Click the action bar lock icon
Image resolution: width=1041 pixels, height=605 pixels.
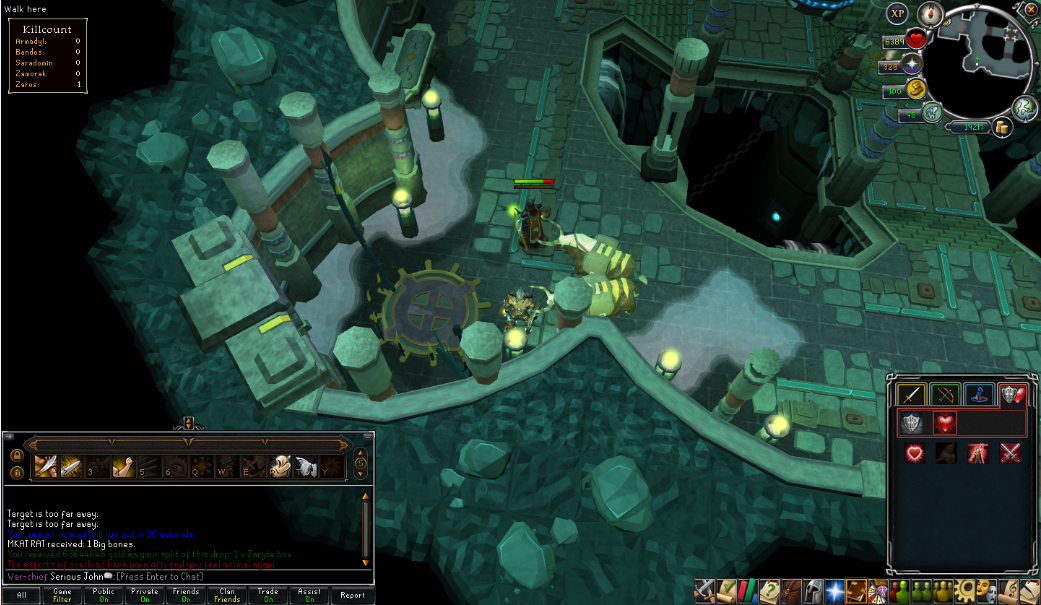click(x=16, y=455)
